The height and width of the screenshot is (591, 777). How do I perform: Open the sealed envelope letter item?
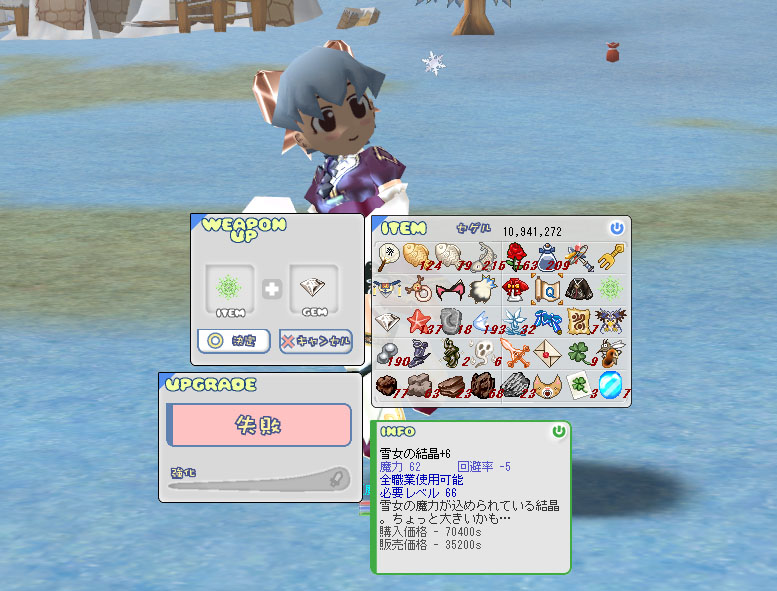click(x=548, y=353)
